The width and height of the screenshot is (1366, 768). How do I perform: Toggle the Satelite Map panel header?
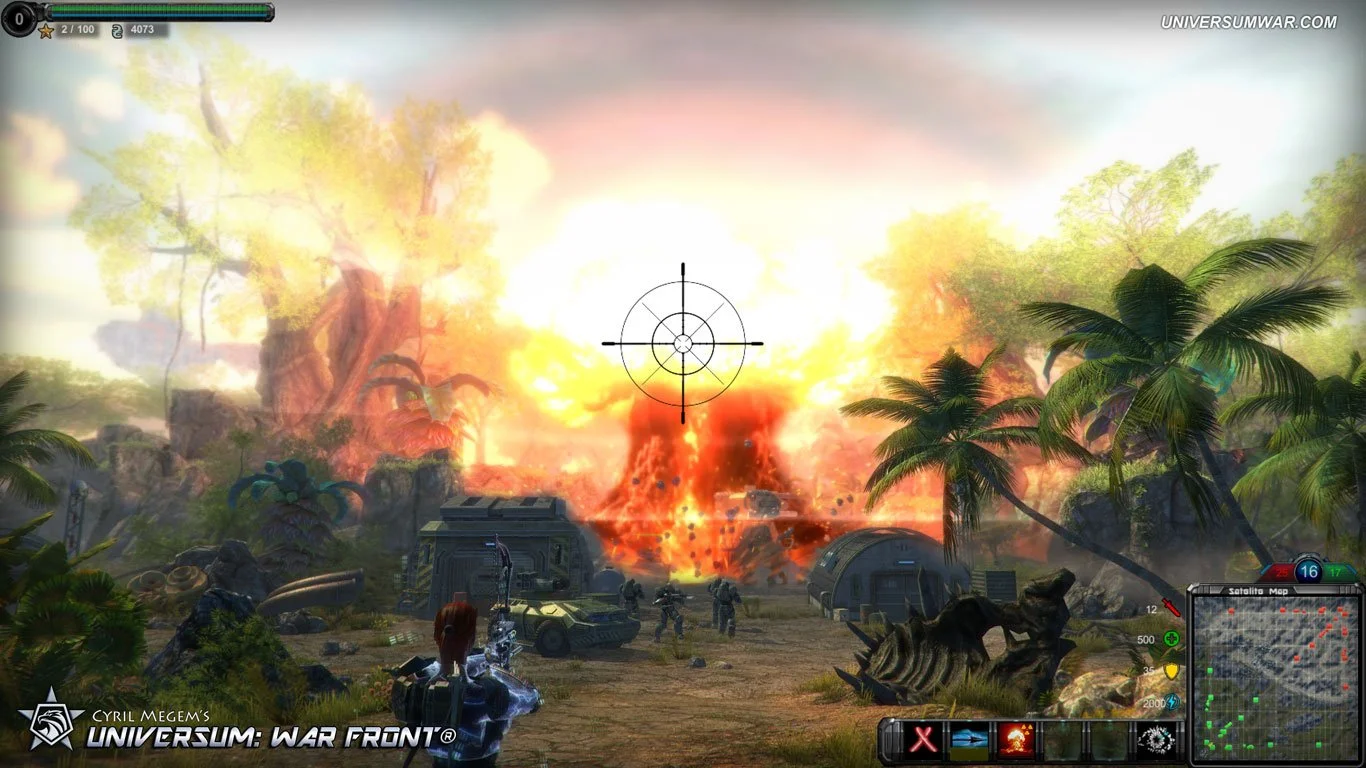click(1258, 590)
